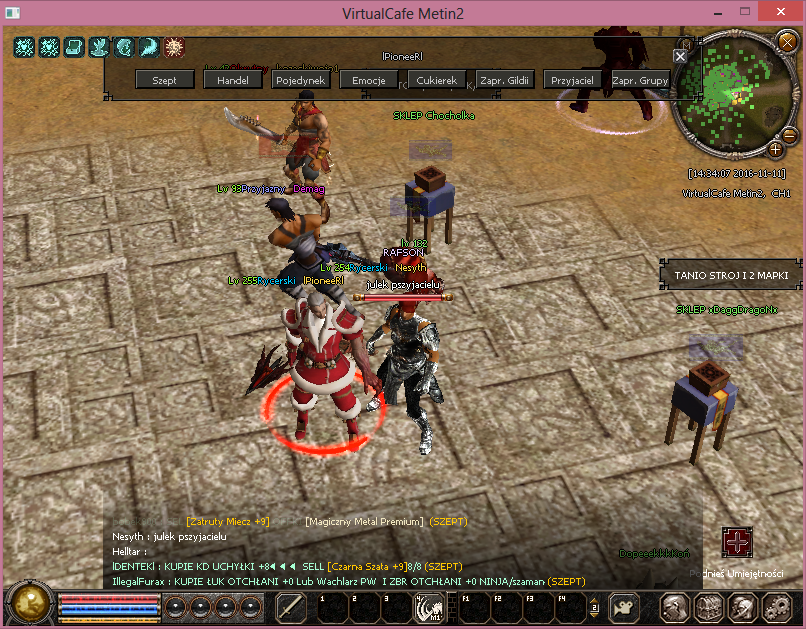
Task: Close the VirtualCafe Metin2 window
Action: point(782,14)
